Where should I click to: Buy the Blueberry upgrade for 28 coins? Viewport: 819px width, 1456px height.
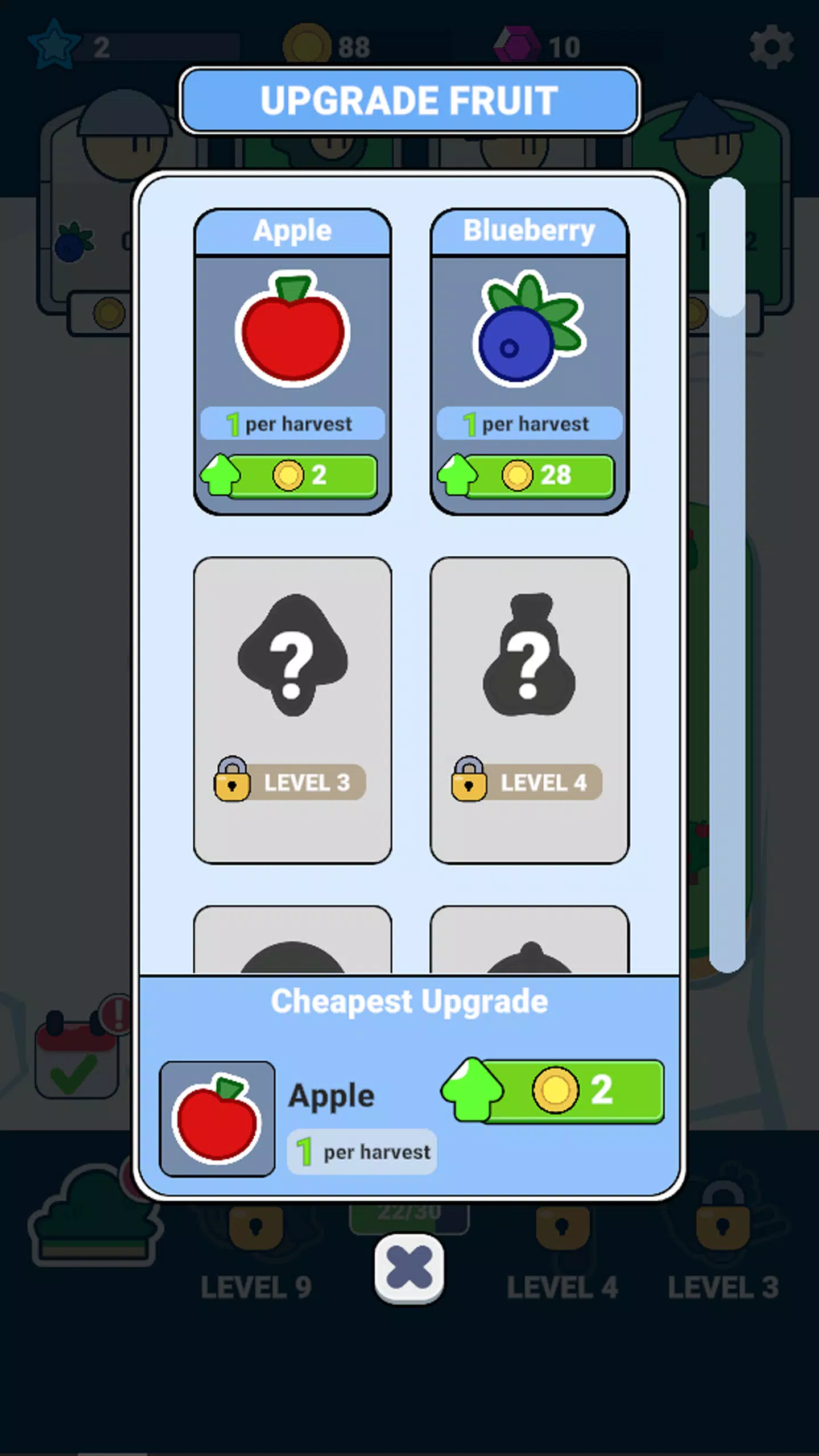pyautogui.click(x=528, y=476)
